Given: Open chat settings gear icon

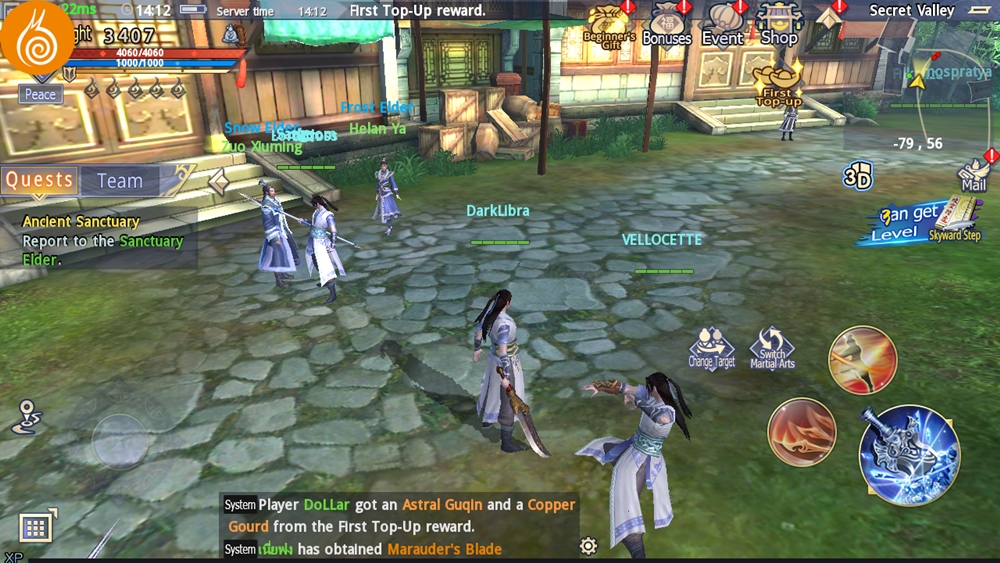Looking at the screenshot, I should click(x=588, y=545).
